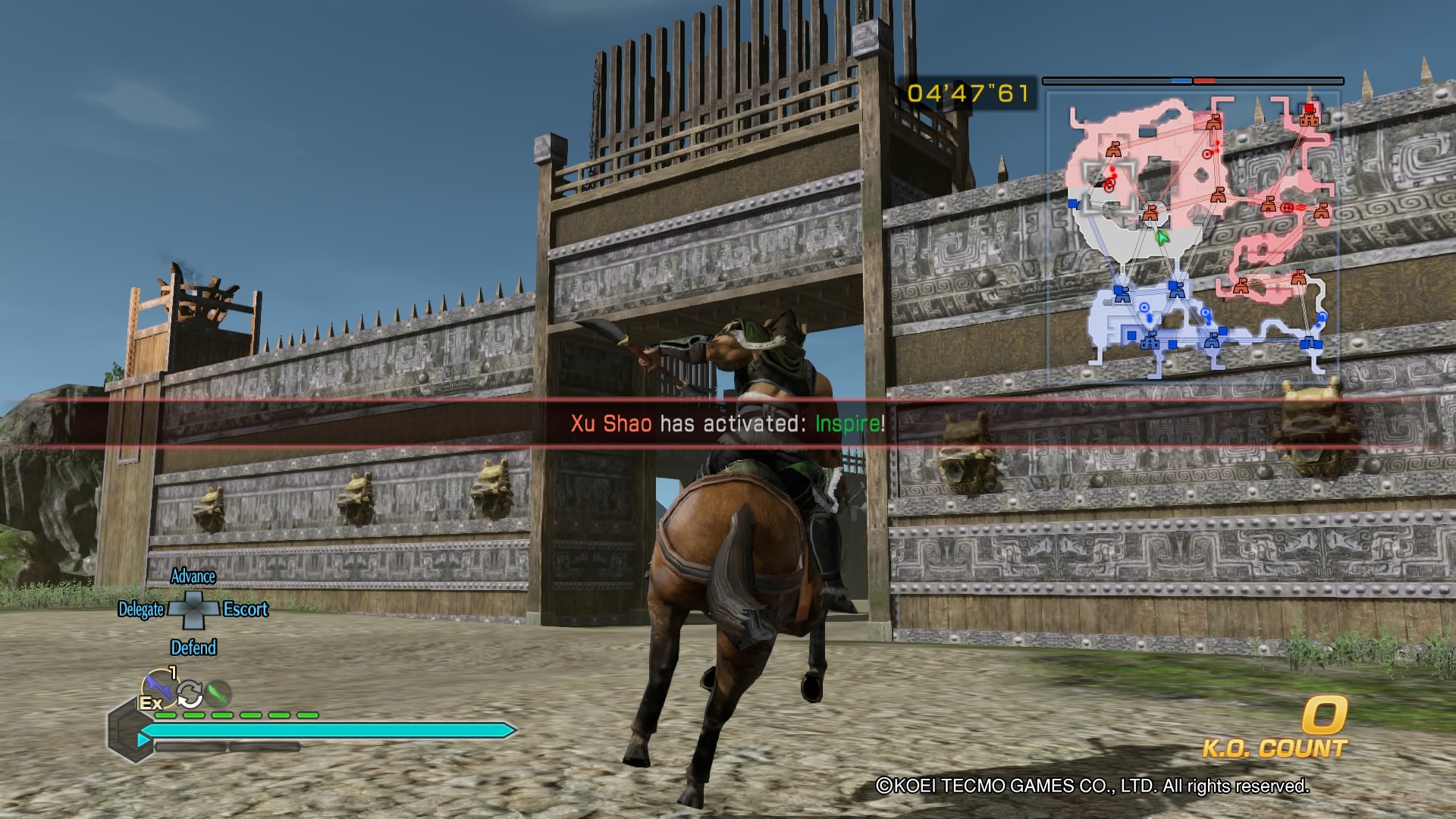Click the weapon switch arrows icon
The height and width of the screenshot is (819, 1456).
click(190, 695)
